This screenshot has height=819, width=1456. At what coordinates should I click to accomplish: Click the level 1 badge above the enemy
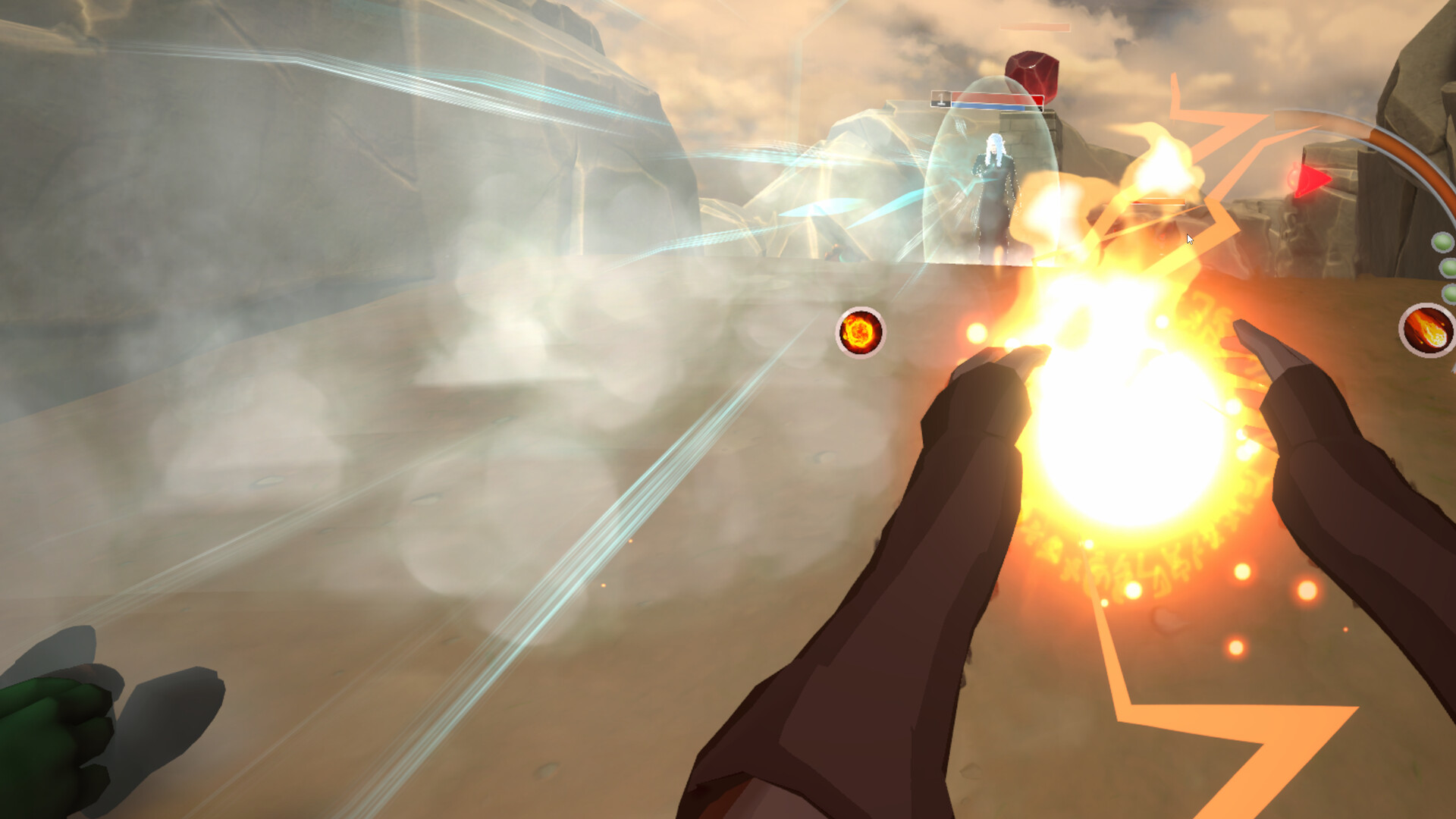pyautogui.click(x=940, y=99)
